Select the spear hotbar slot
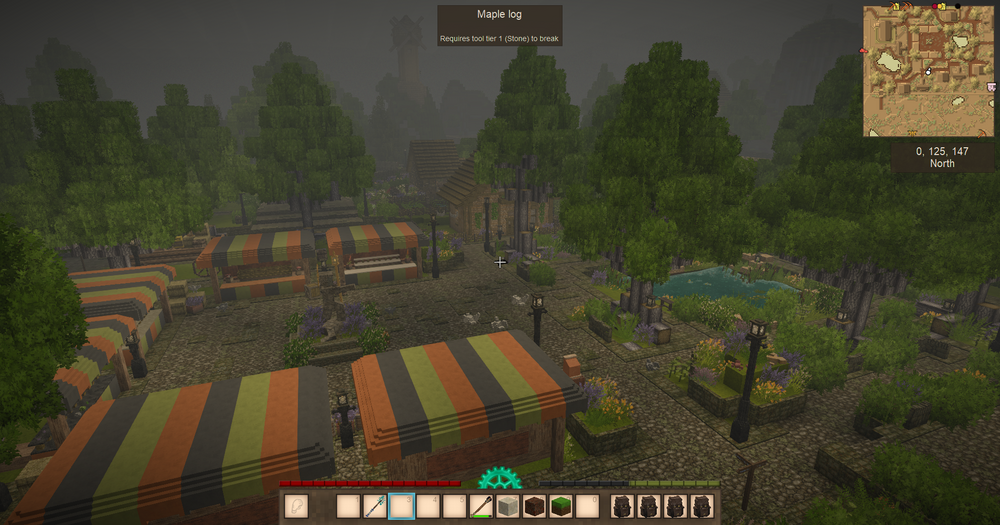This screenshot has width=1000, height=525. (375, 507)
